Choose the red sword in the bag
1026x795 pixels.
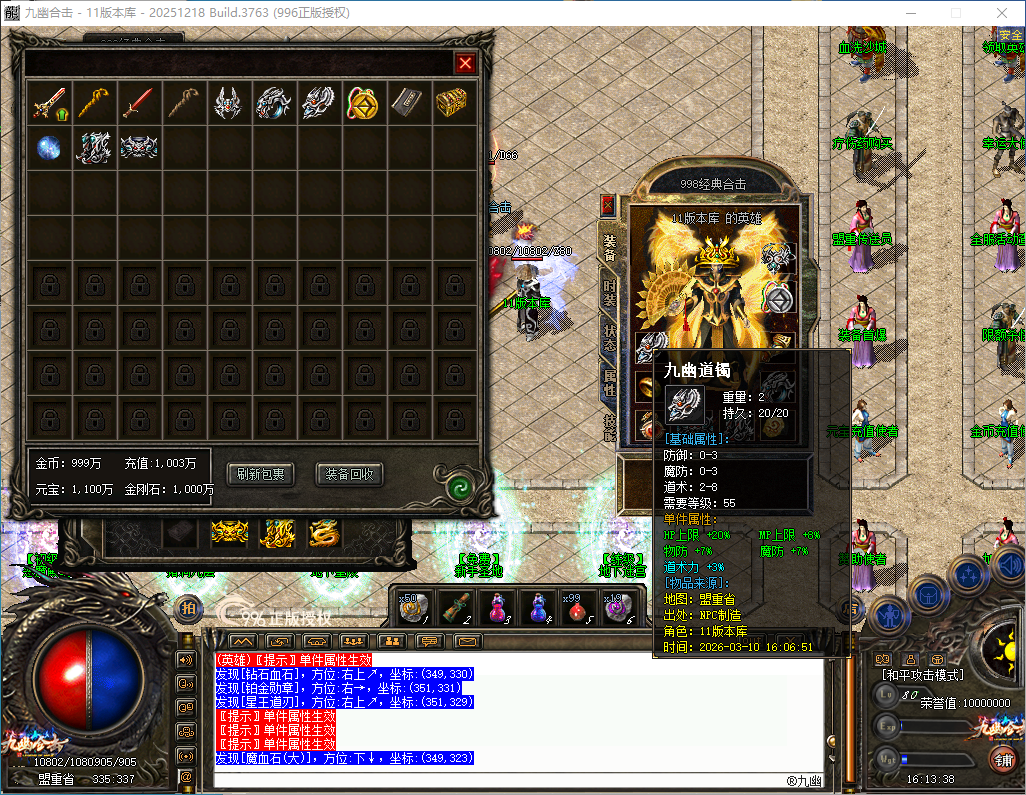[x=139, y=103]
